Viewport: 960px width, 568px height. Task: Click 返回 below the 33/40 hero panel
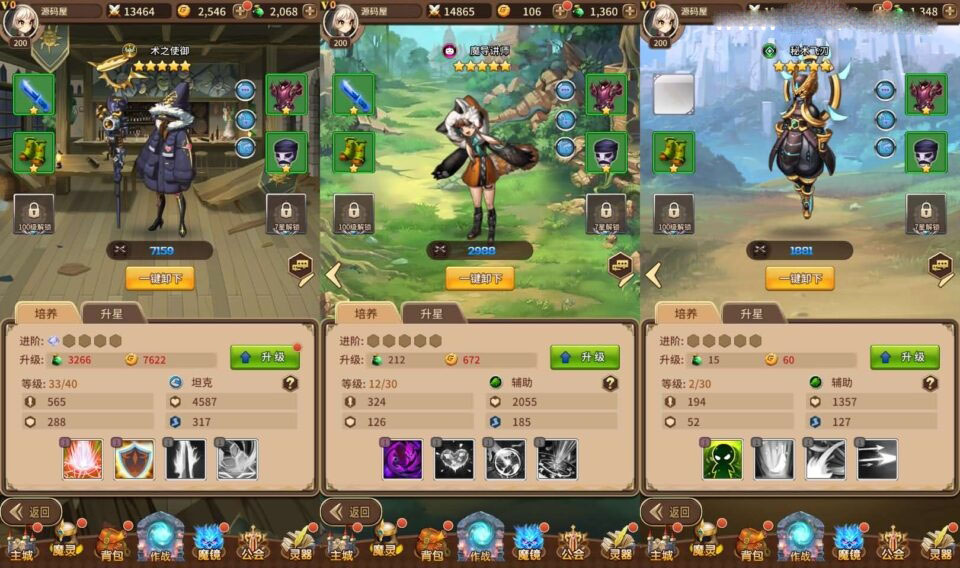[30, 512]
